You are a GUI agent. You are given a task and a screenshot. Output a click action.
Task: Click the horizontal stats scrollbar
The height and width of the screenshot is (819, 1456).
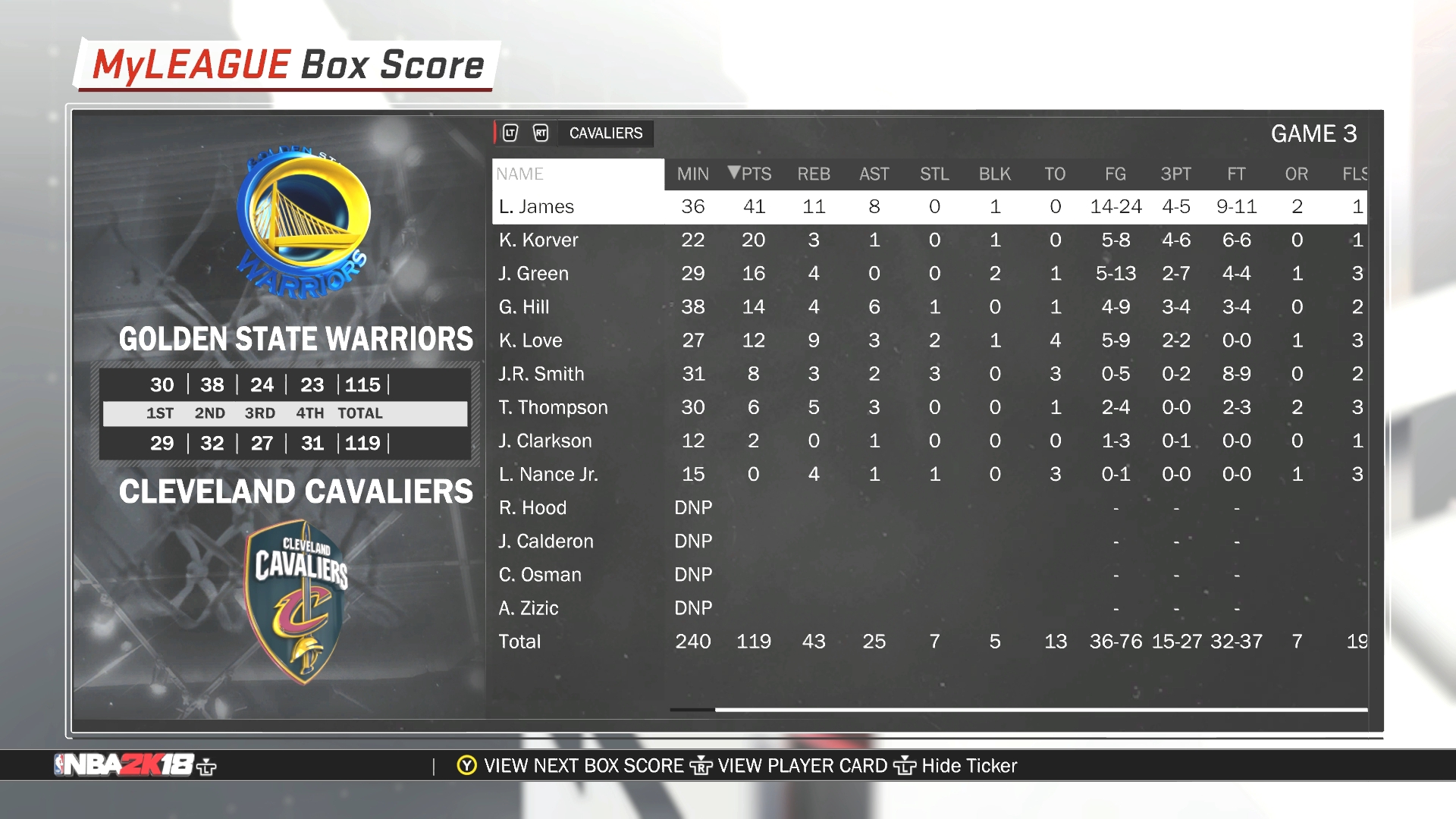point(1040,710)
